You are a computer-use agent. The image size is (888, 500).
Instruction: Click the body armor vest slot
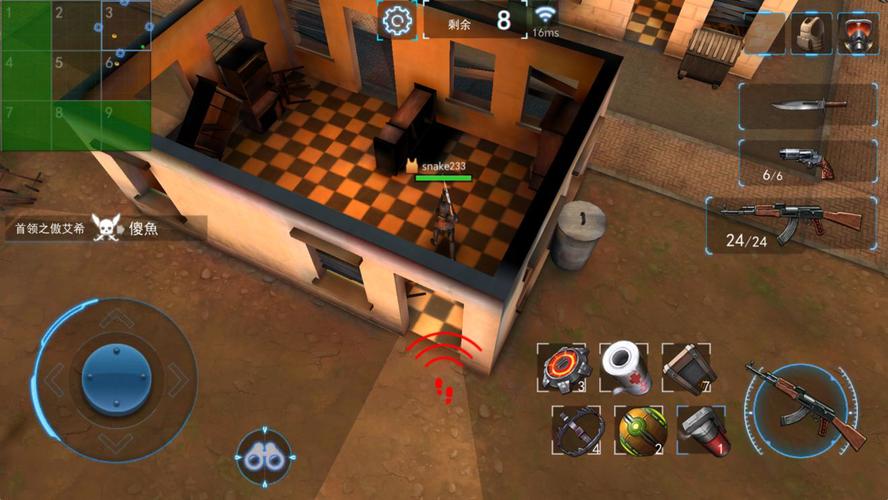(x=811, y=33)
